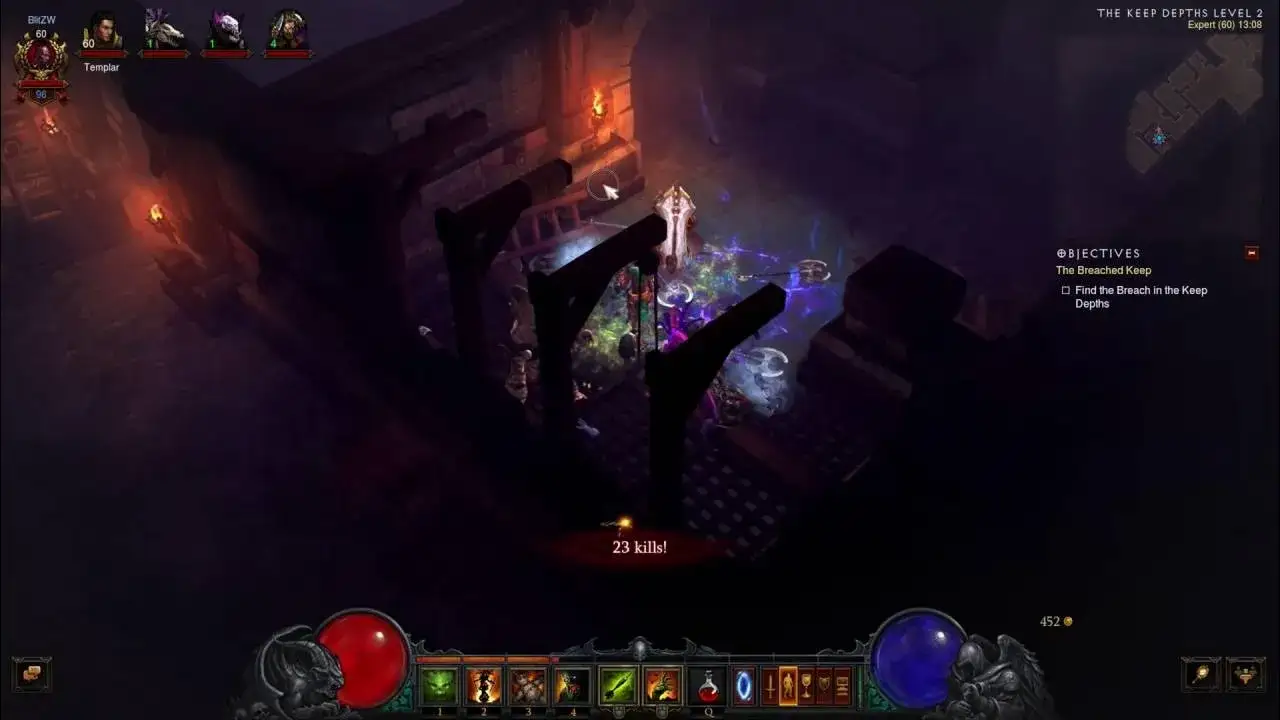Click the Town Portal icon
Viewport: 1280px width, 720px height.
click(743, 685)
